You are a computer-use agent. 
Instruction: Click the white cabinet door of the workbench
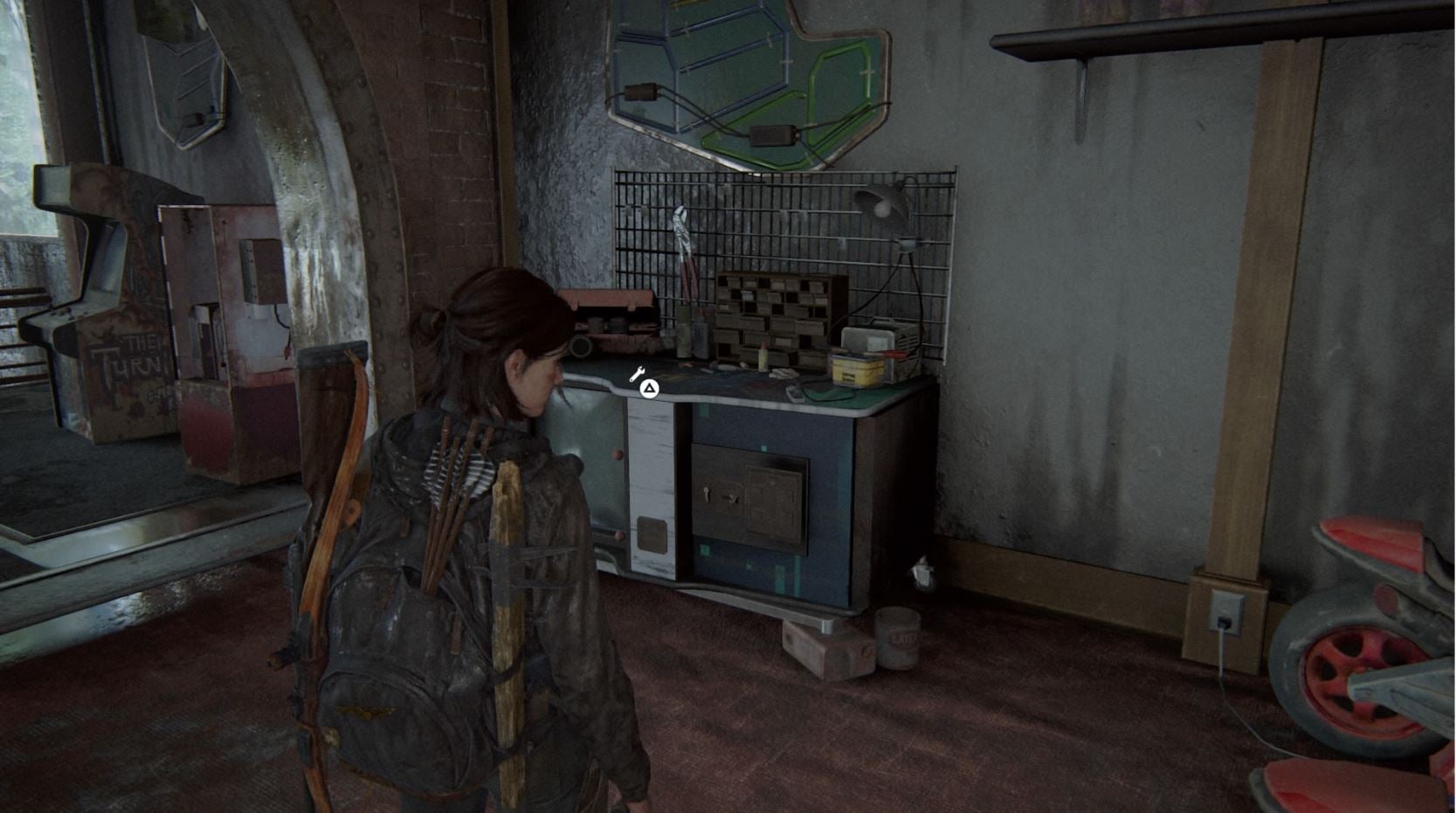click(651, 489)
